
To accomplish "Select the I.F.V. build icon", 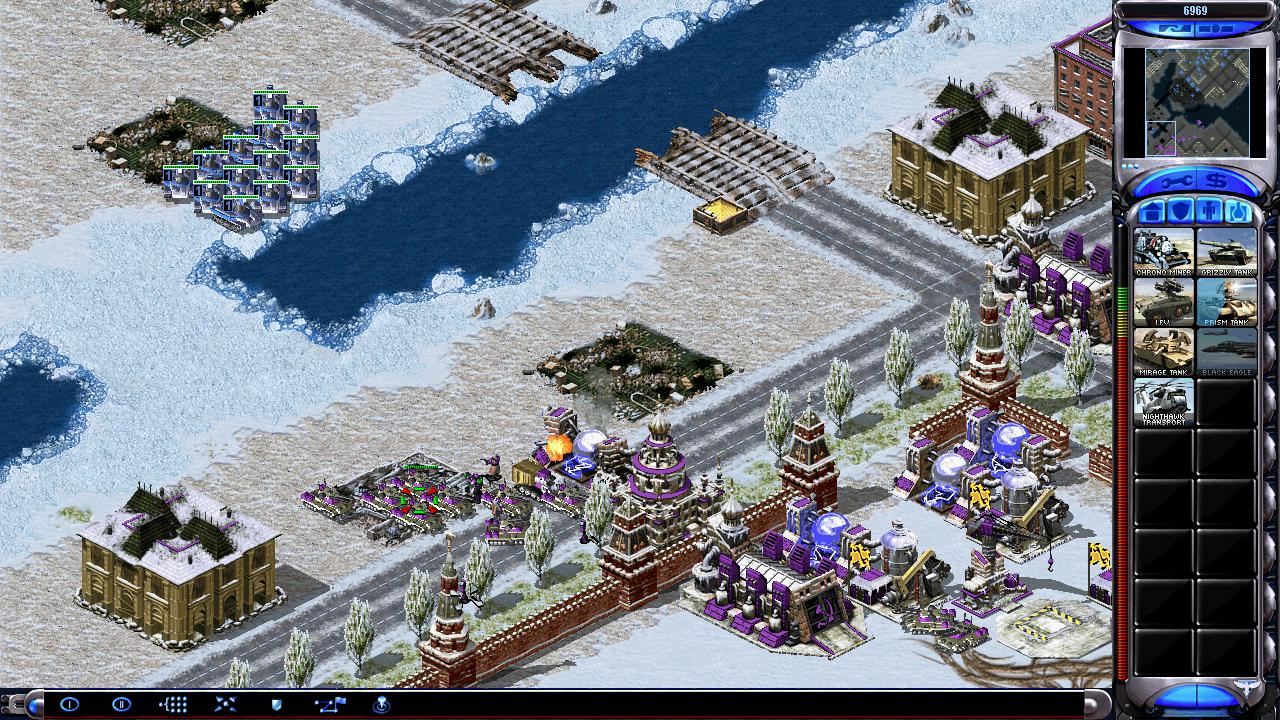I will (1163, 302).
